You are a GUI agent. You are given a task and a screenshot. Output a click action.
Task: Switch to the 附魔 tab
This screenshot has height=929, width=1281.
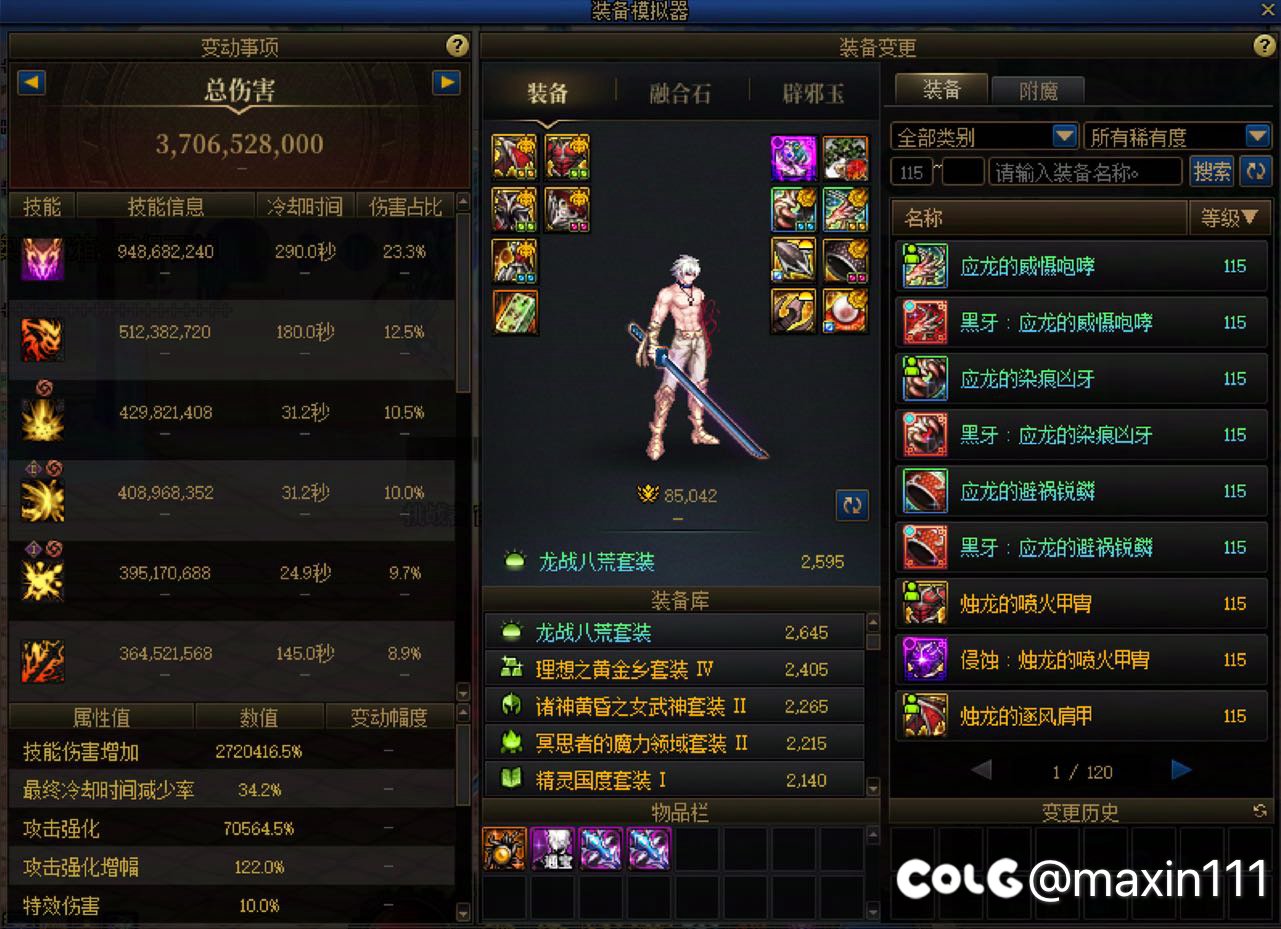click(1038, 89)
